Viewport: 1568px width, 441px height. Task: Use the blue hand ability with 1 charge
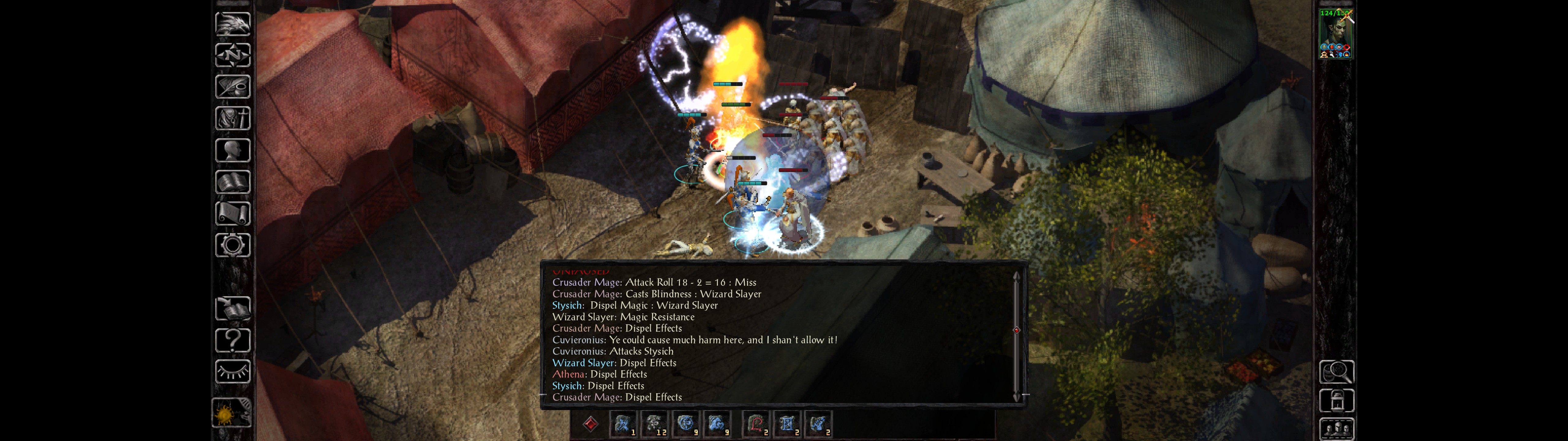tap(623, 424)
